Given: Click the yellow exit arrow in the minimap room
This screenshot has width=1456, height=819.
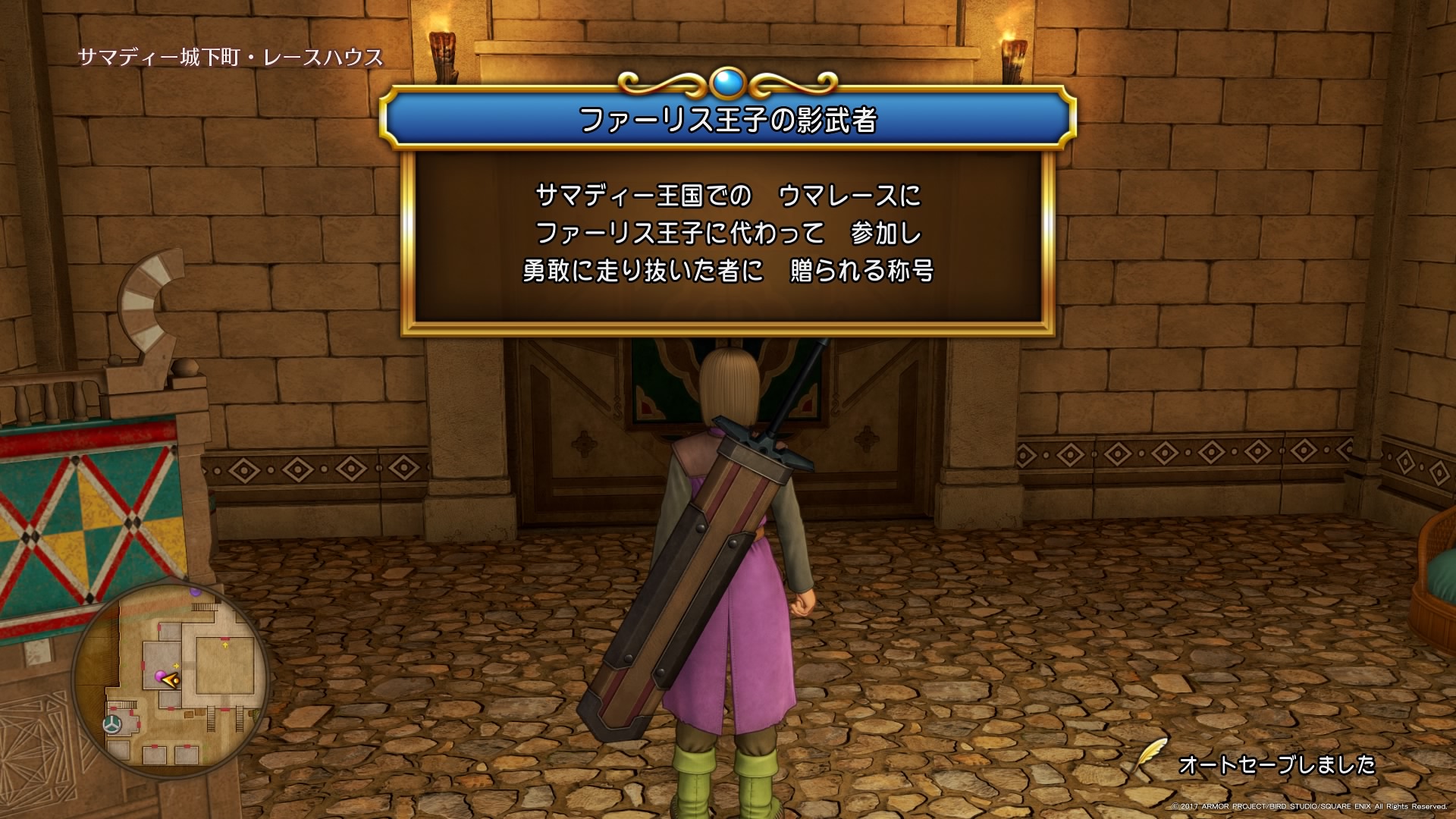Looking at the screenshot, I should [225, 645].
